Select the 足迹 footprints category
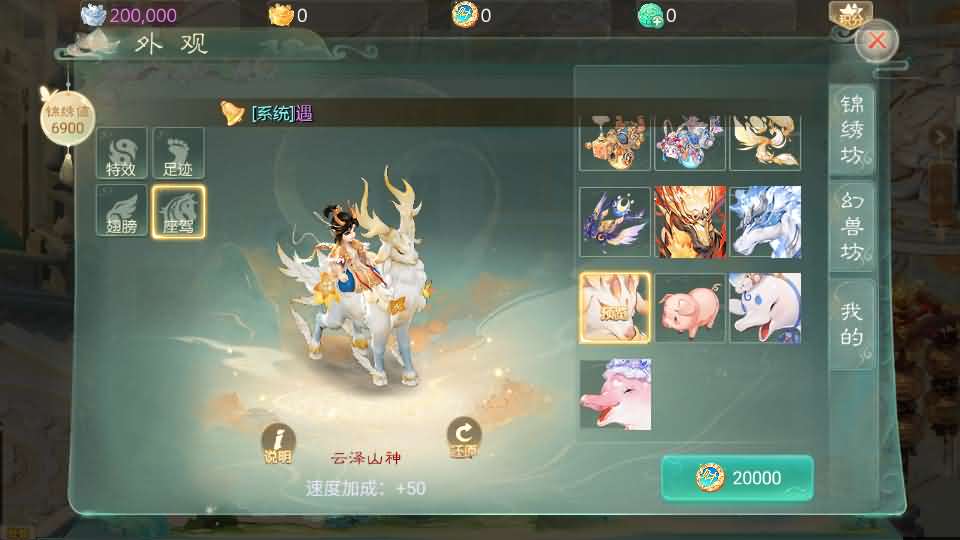Screen dimensions: 960x540 178,154
